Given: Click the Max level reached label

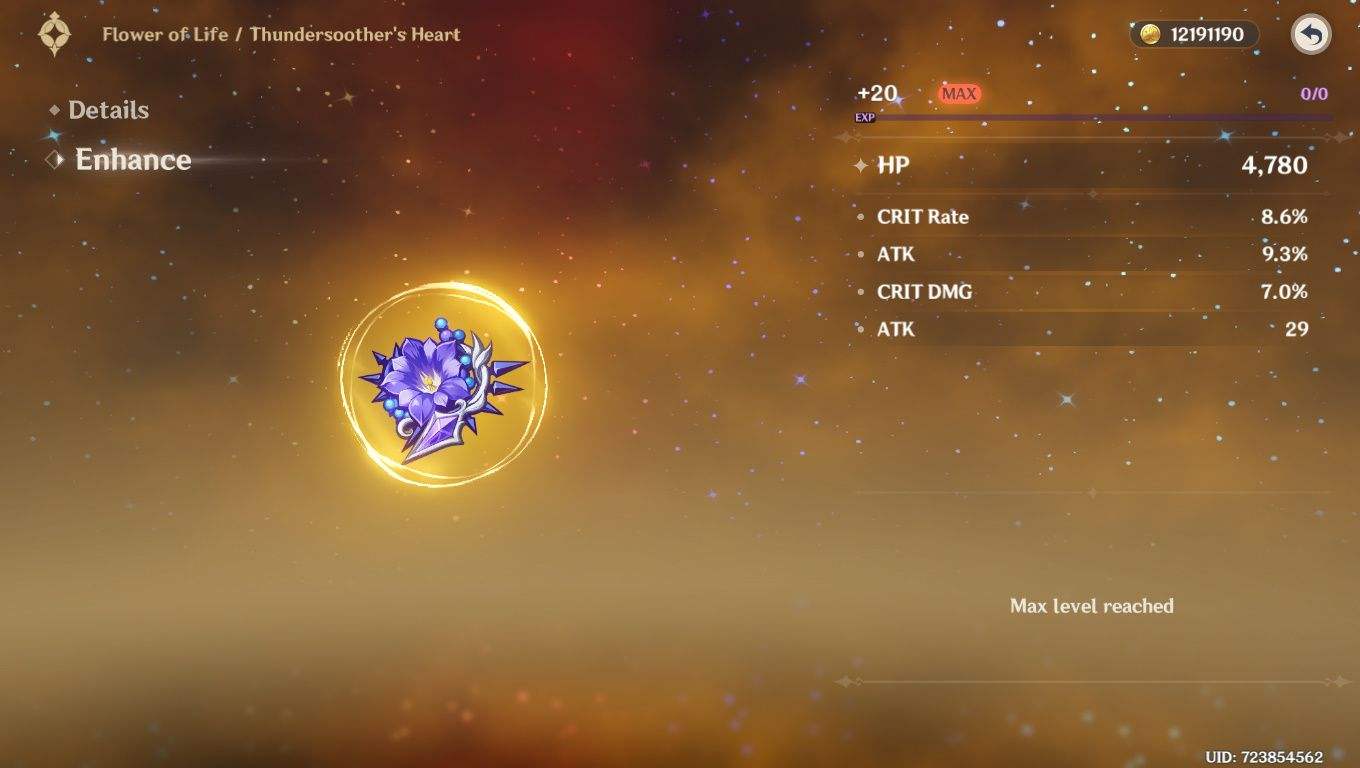Looking at the screenshot, I should (x=1092, y=605).
